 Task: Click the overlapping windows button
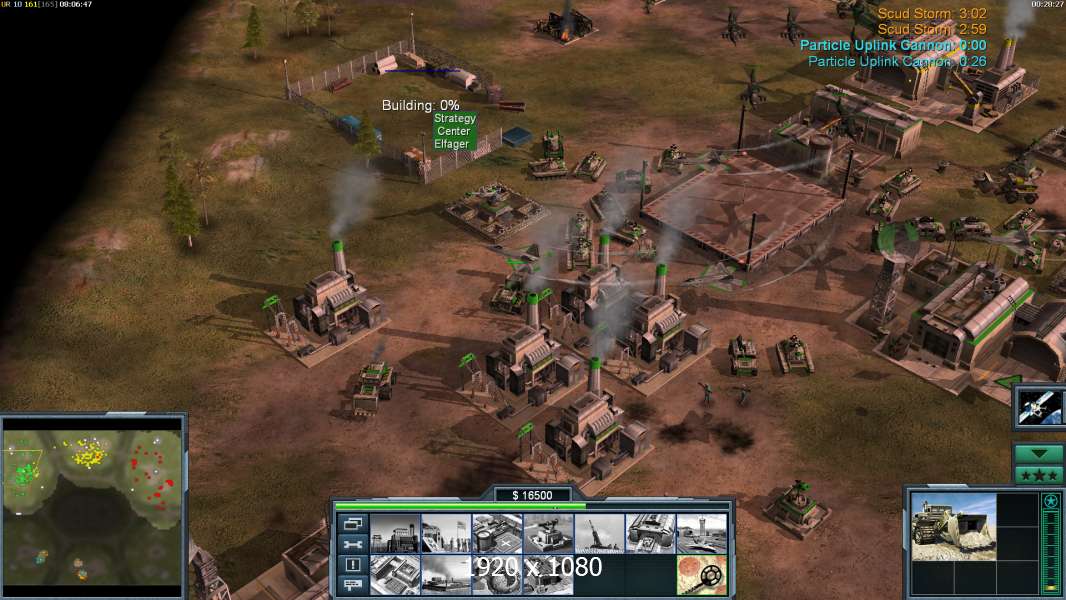pyautogui.click(x=352, y=523)
